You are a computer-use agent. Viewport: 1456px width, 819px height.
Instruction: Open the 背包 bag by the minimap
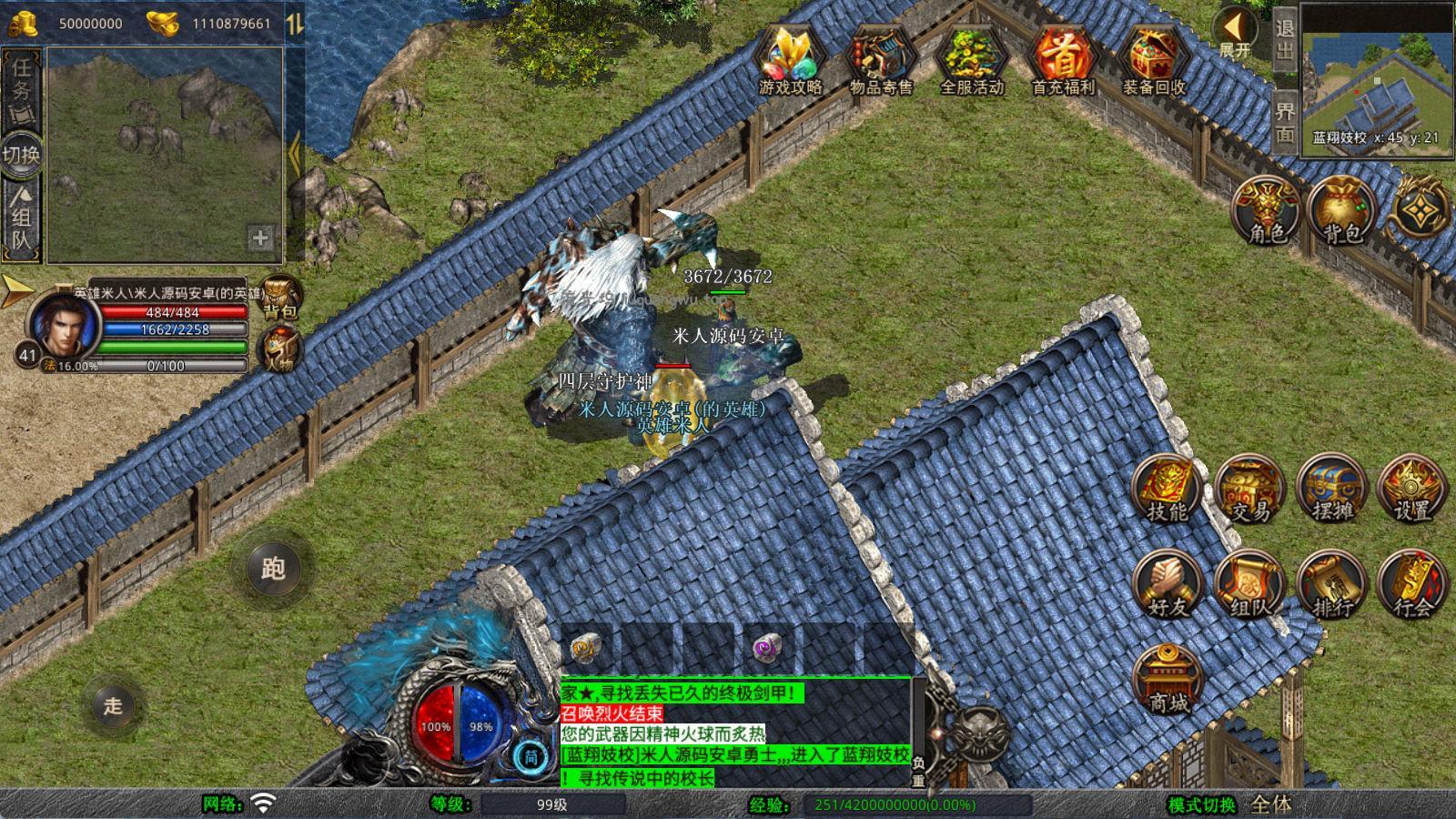[x=1341, y=211]
